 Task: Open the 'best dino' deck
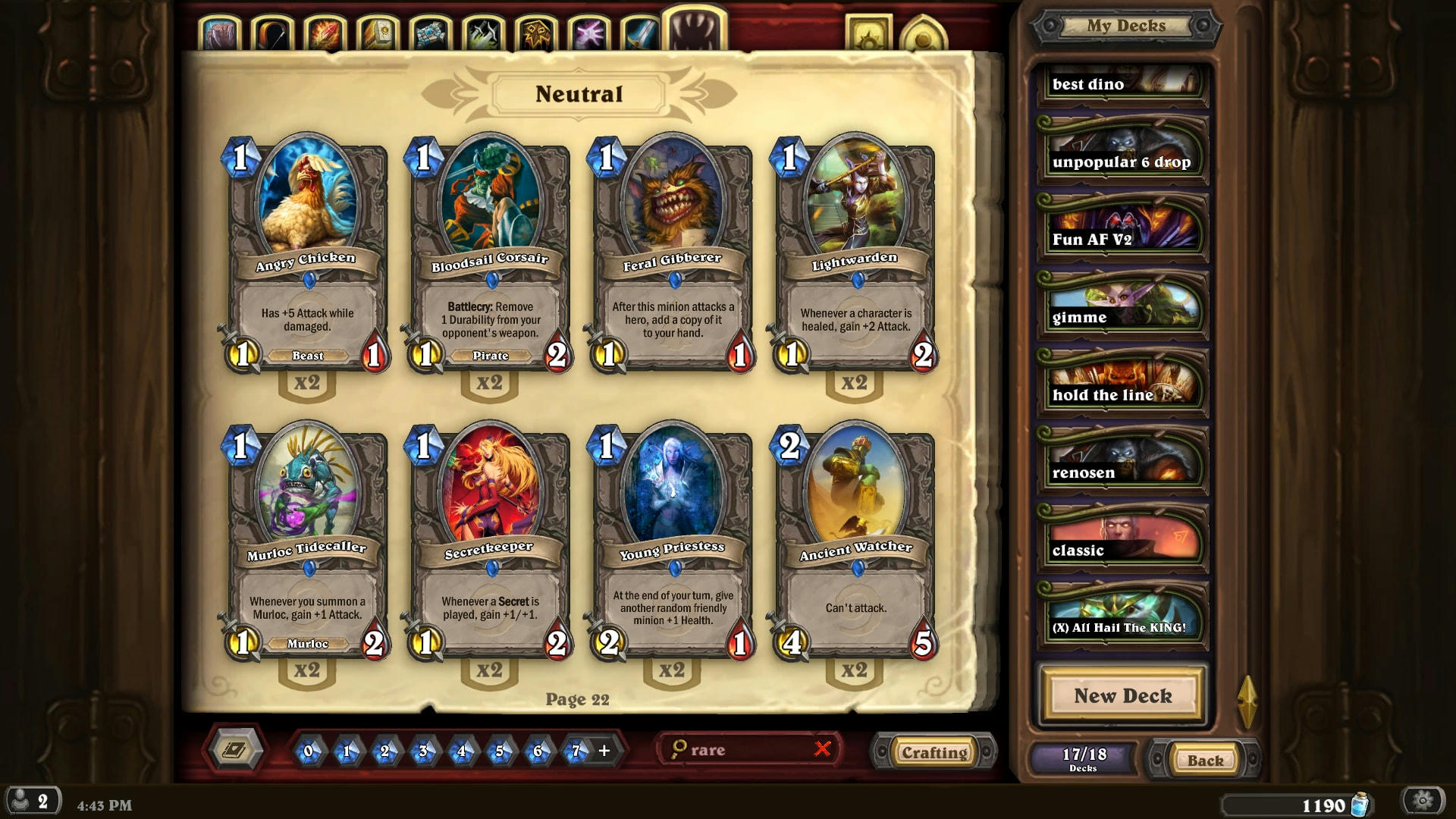(1122, 83)
